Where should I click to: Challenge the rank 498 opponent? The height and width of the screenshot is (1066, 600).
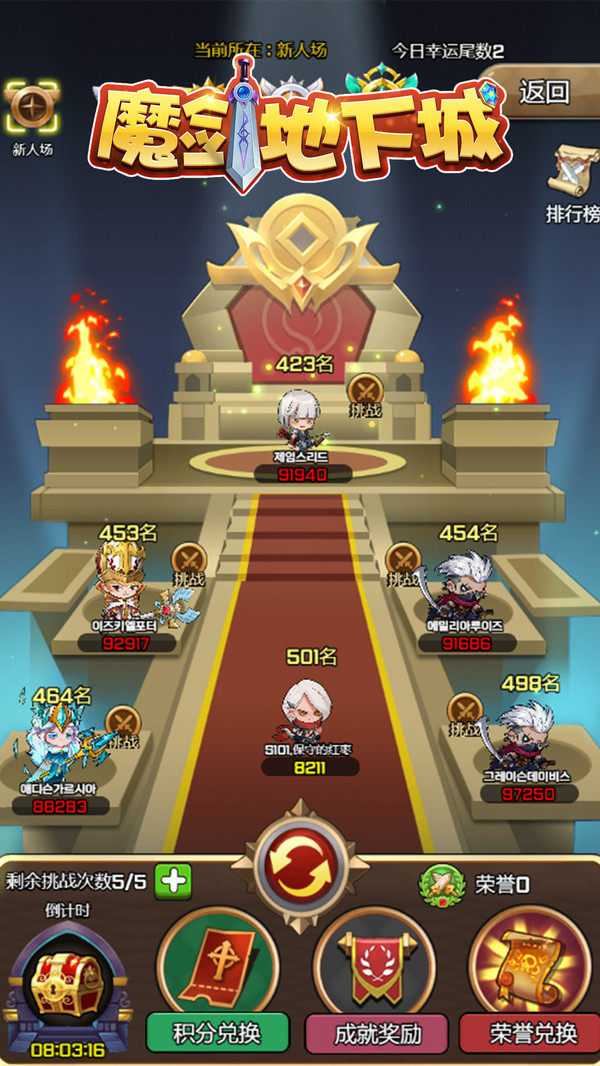465,714
